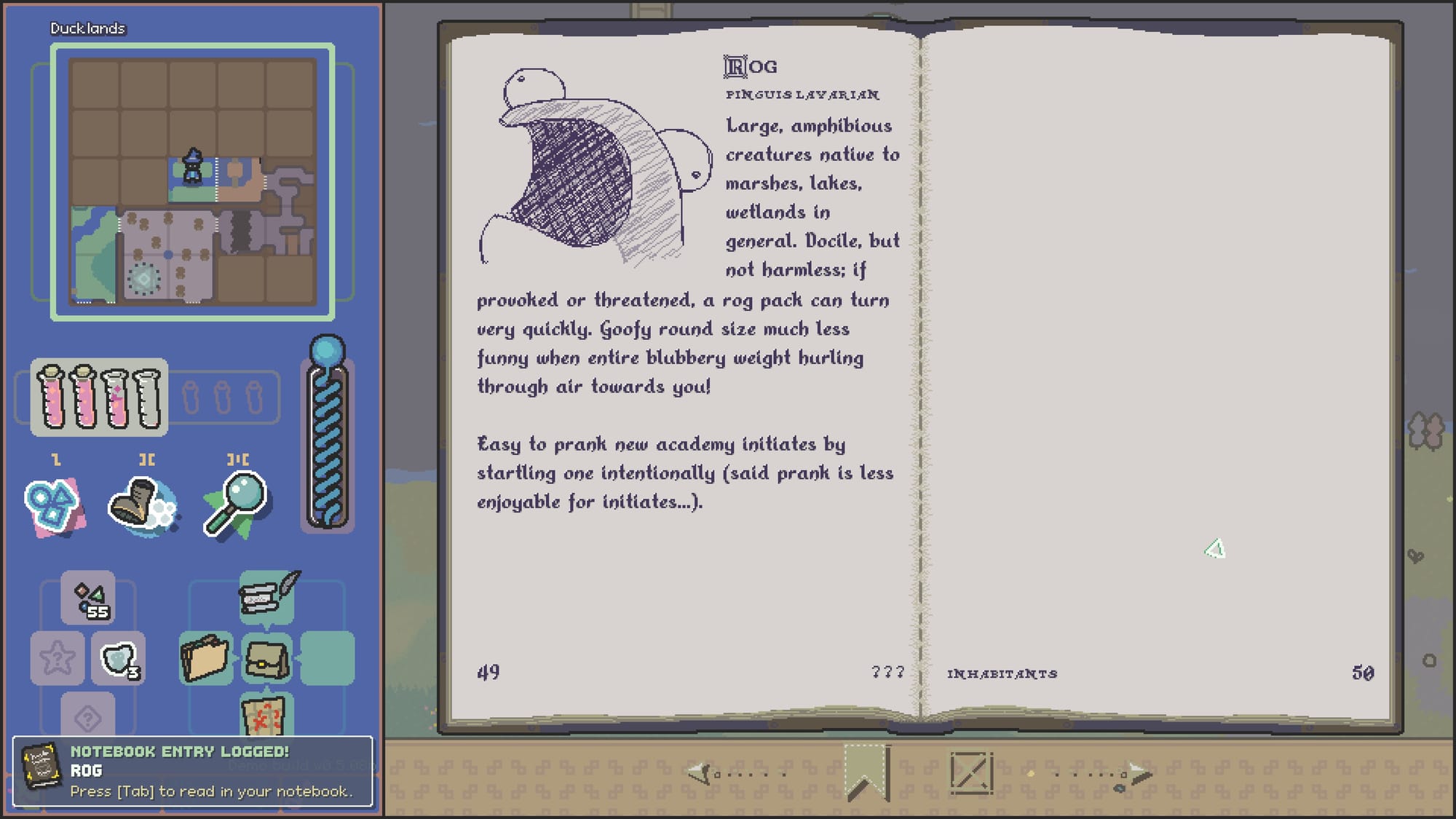Open the Ducklands minimap

[x=192, y=182]
